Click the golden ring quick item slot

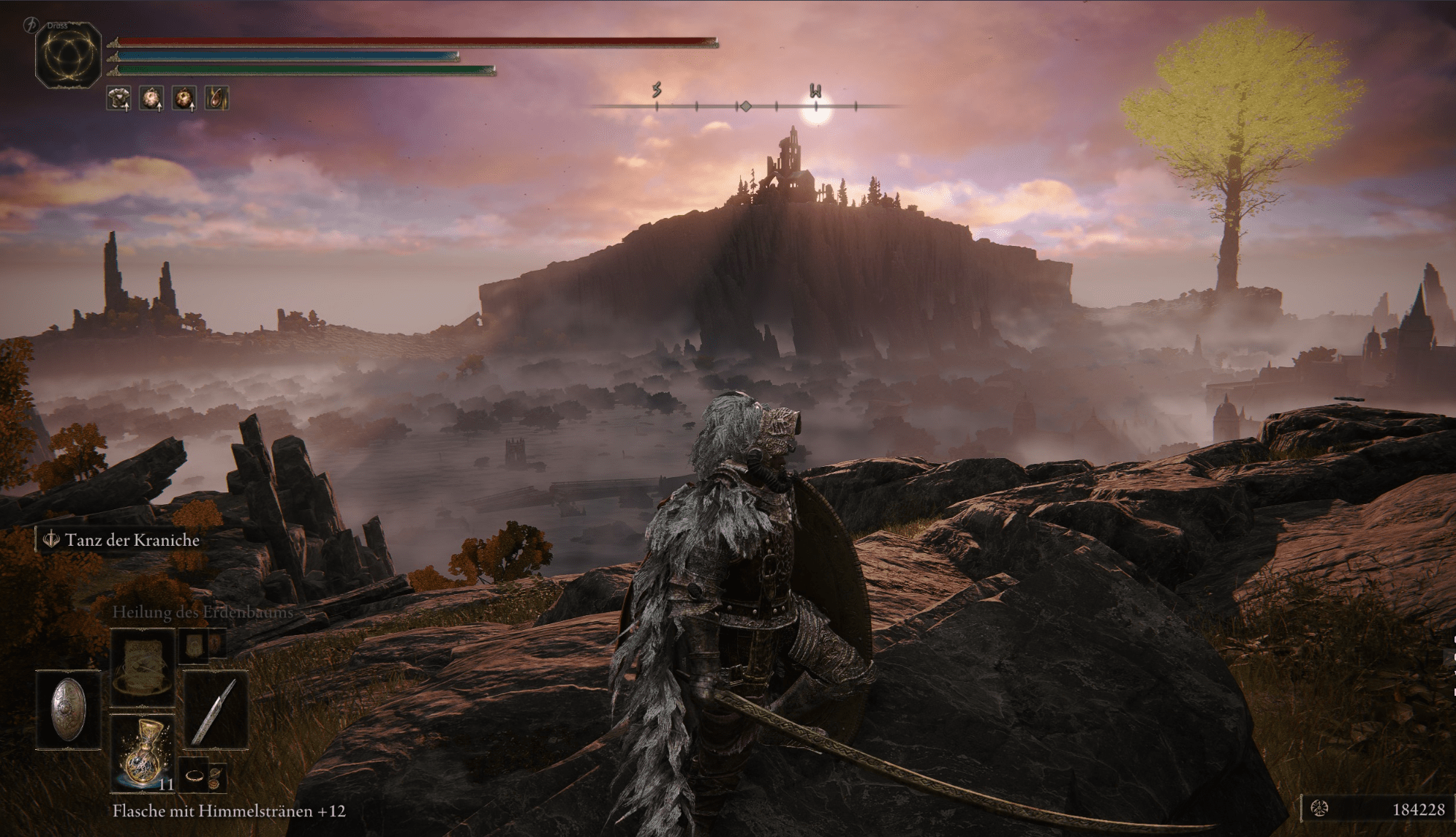point(195,776)
